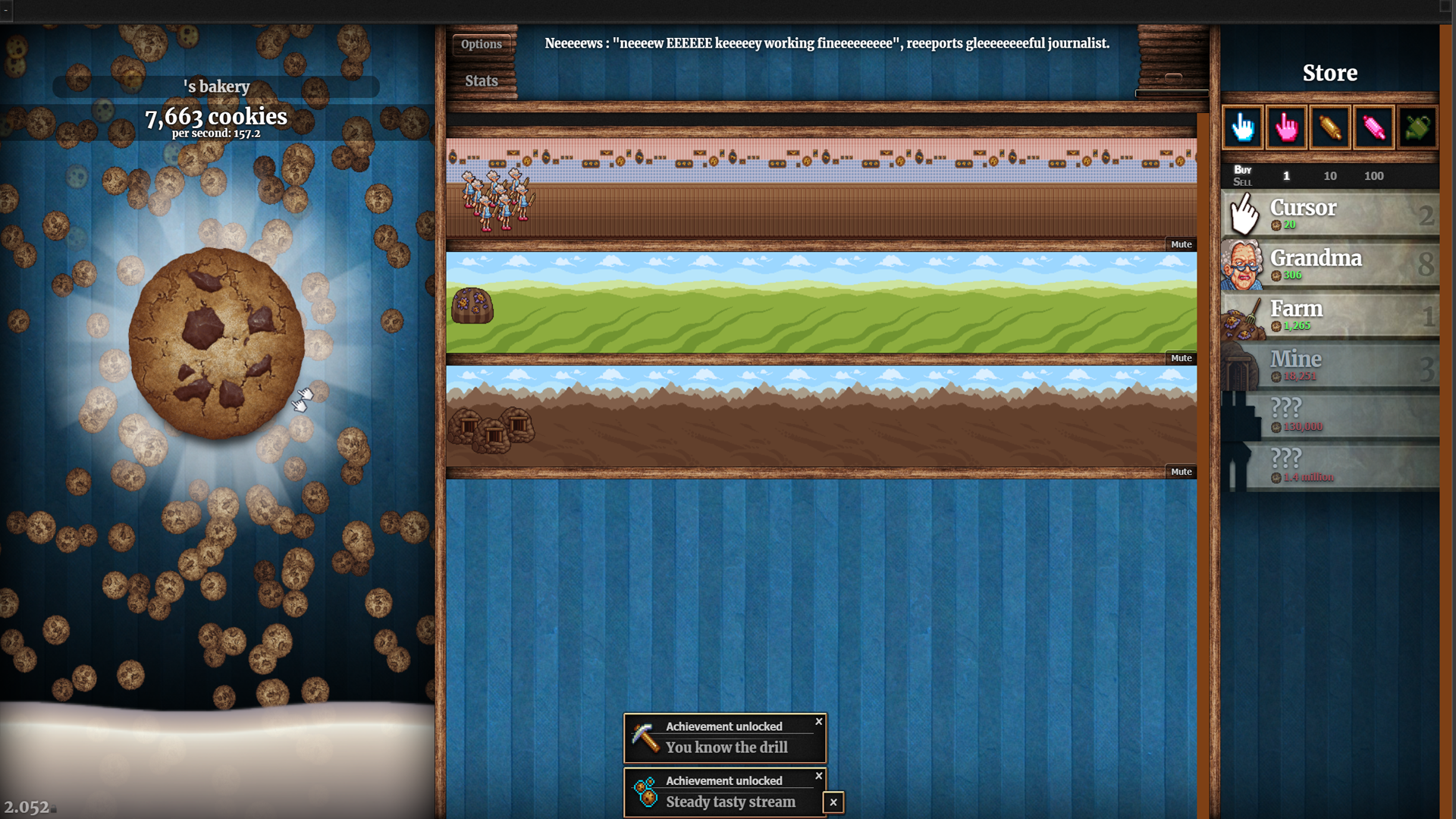Viewport: 1456px width, 819px height.
Task: Purchase the pink carpal tunnel cream upgrade
Action: [x=1287, y=127]
